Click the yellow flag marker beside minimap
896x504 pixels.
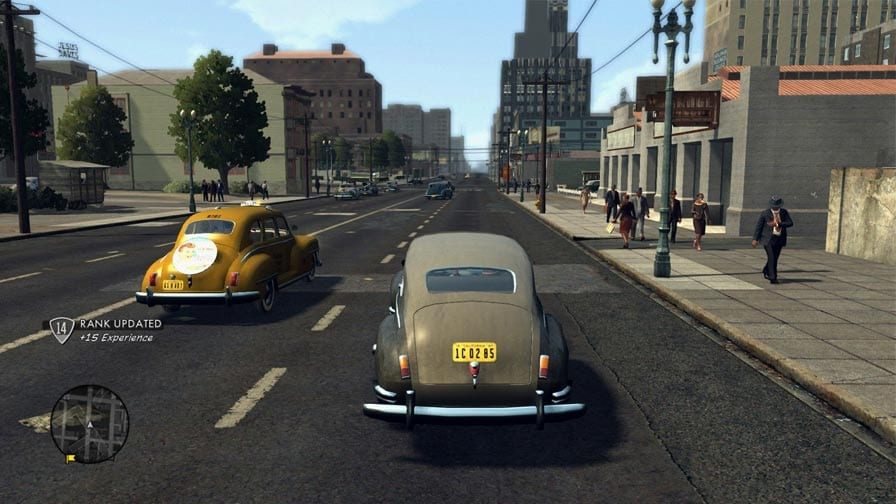point(71,459)
